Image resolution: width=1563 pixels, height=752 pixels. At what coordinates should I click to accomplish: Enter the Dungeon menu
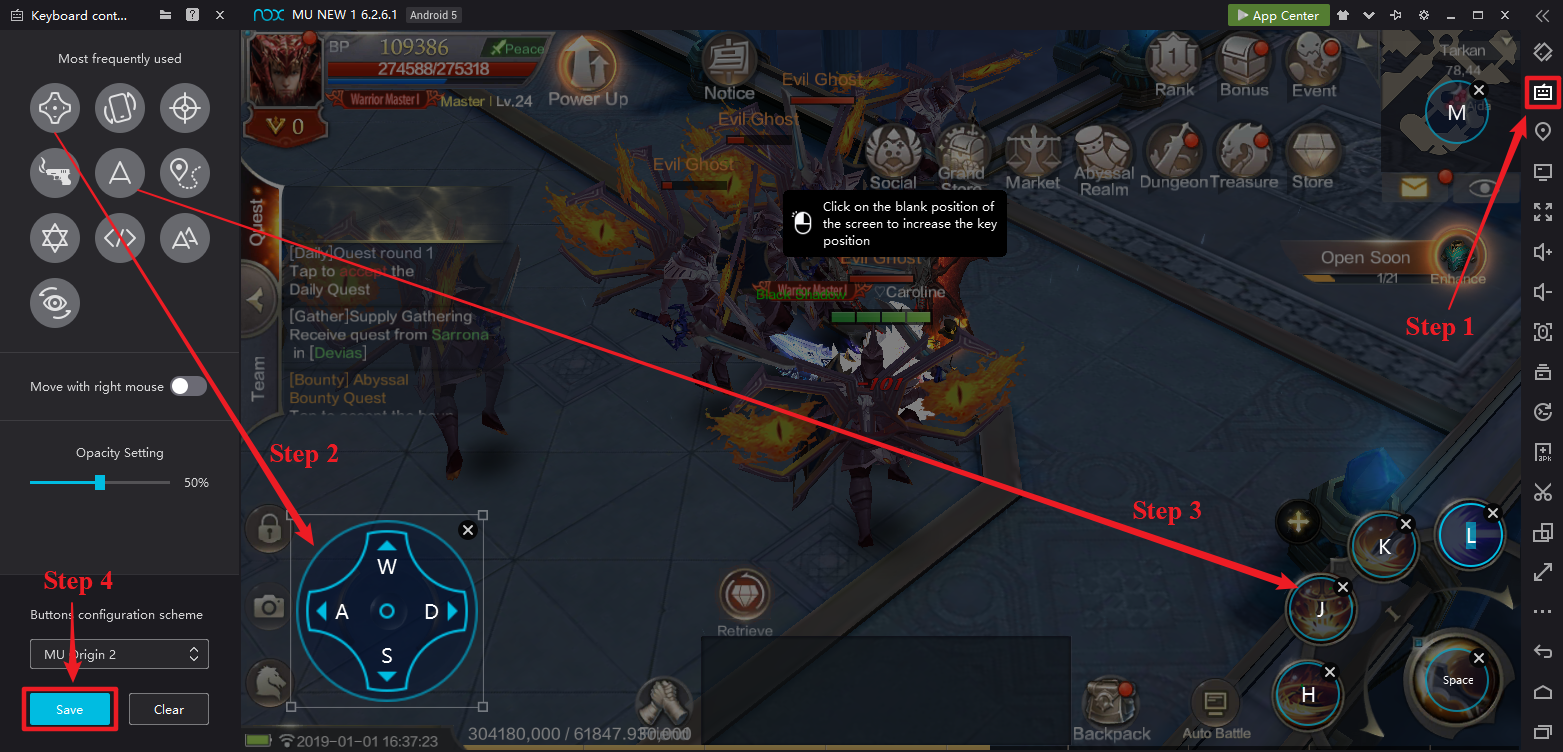tap(1173, 157)
